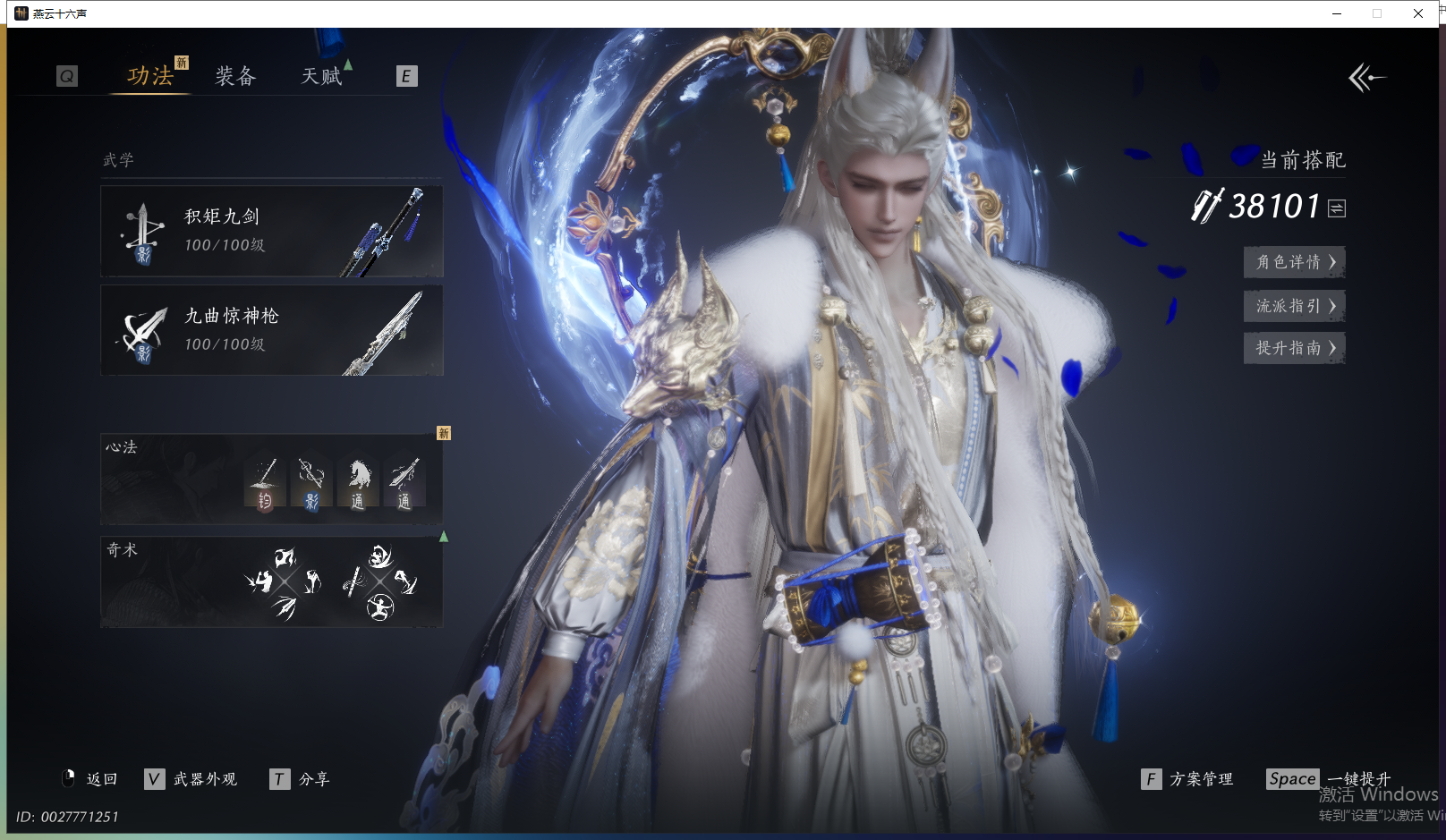Expand the power score detail icon
Image resolution: width=1446 pixels, height=840 pixels.
(1337, 208)
